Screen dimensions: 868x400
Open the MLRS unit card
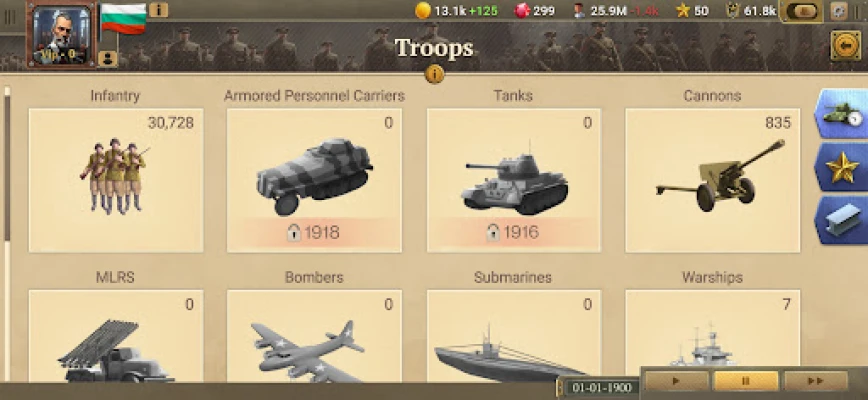[115, 340]
